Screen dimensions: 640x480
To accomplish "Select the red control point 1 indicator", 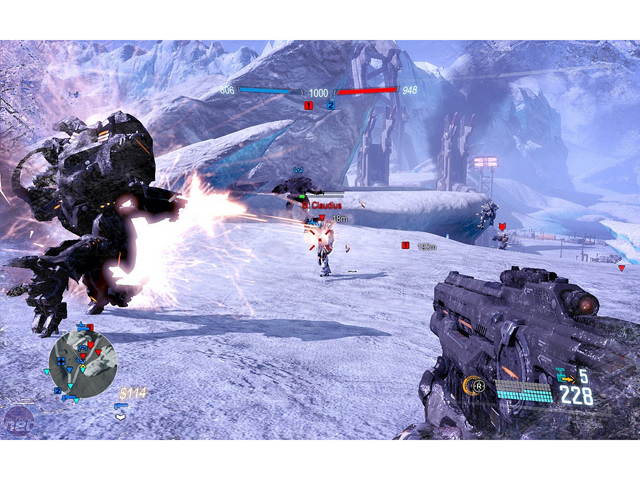I will pyautogui.click(x=309, y=104).
